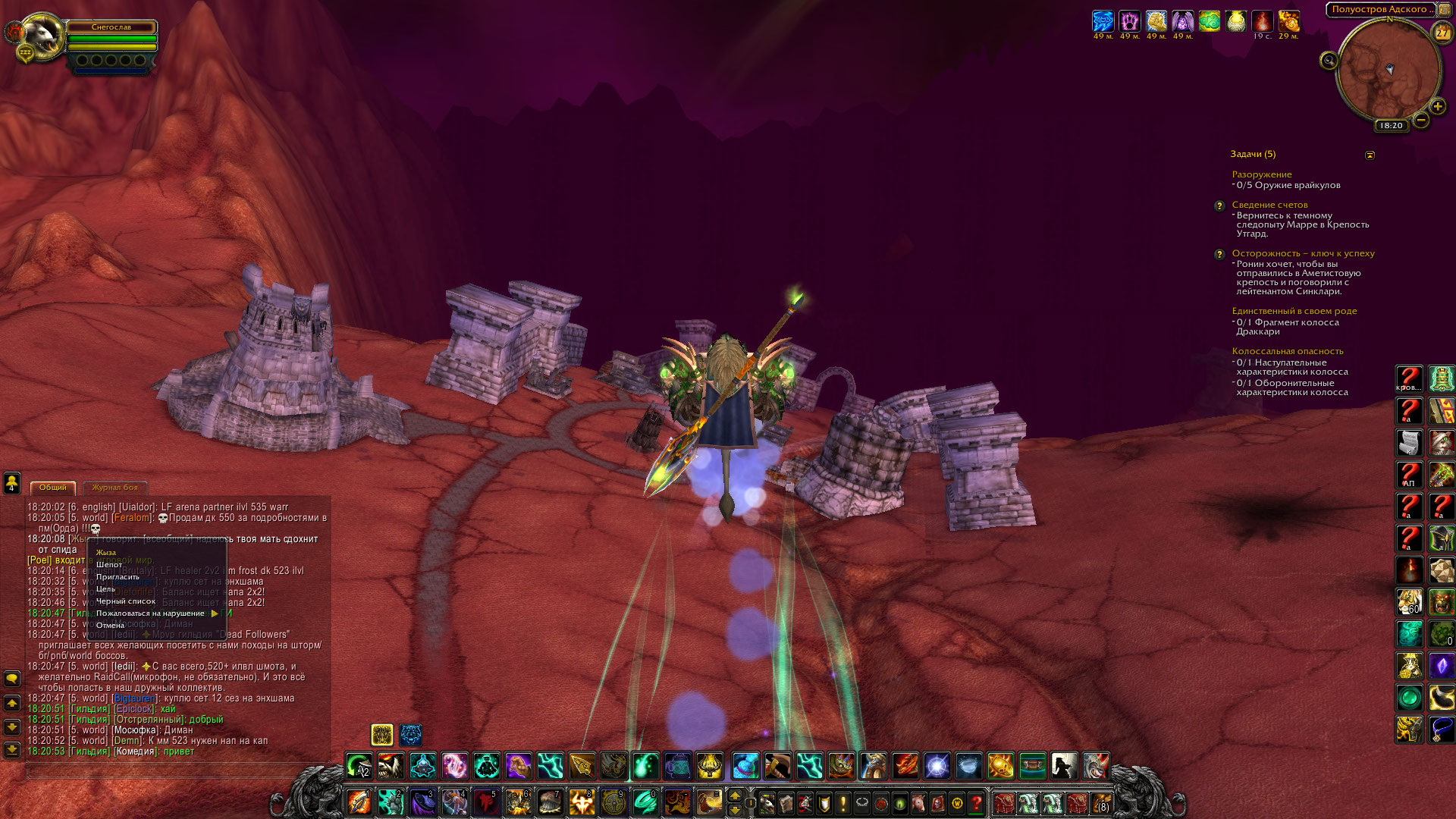Image resolution: width=1456 pixels, height=819 pixels.
Task: Pick "Черный список" in the context menu
Action: (x=125, y=601)
